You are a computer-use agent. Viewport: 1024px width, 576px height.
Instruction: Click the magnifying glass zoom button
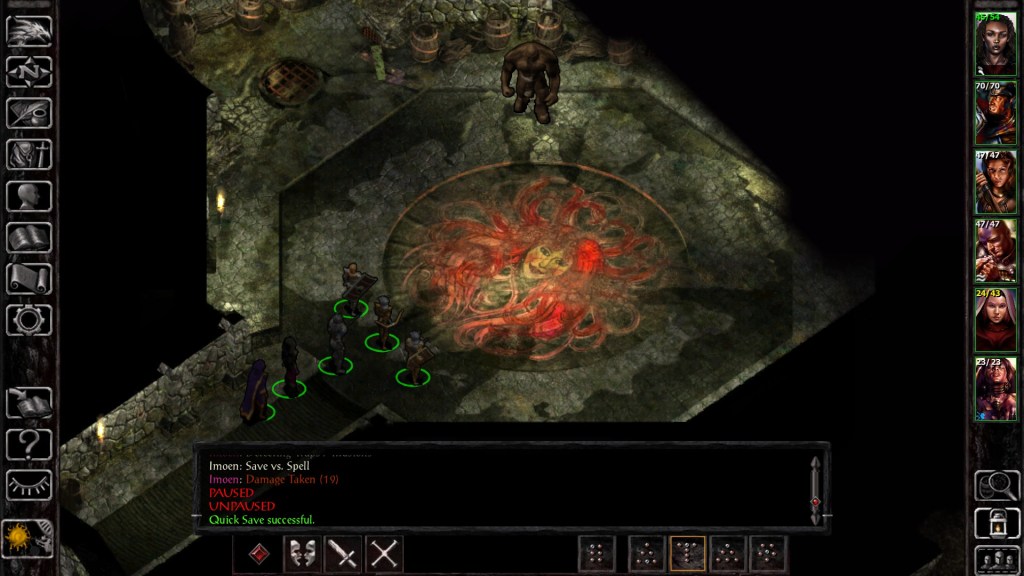point(996,485)
